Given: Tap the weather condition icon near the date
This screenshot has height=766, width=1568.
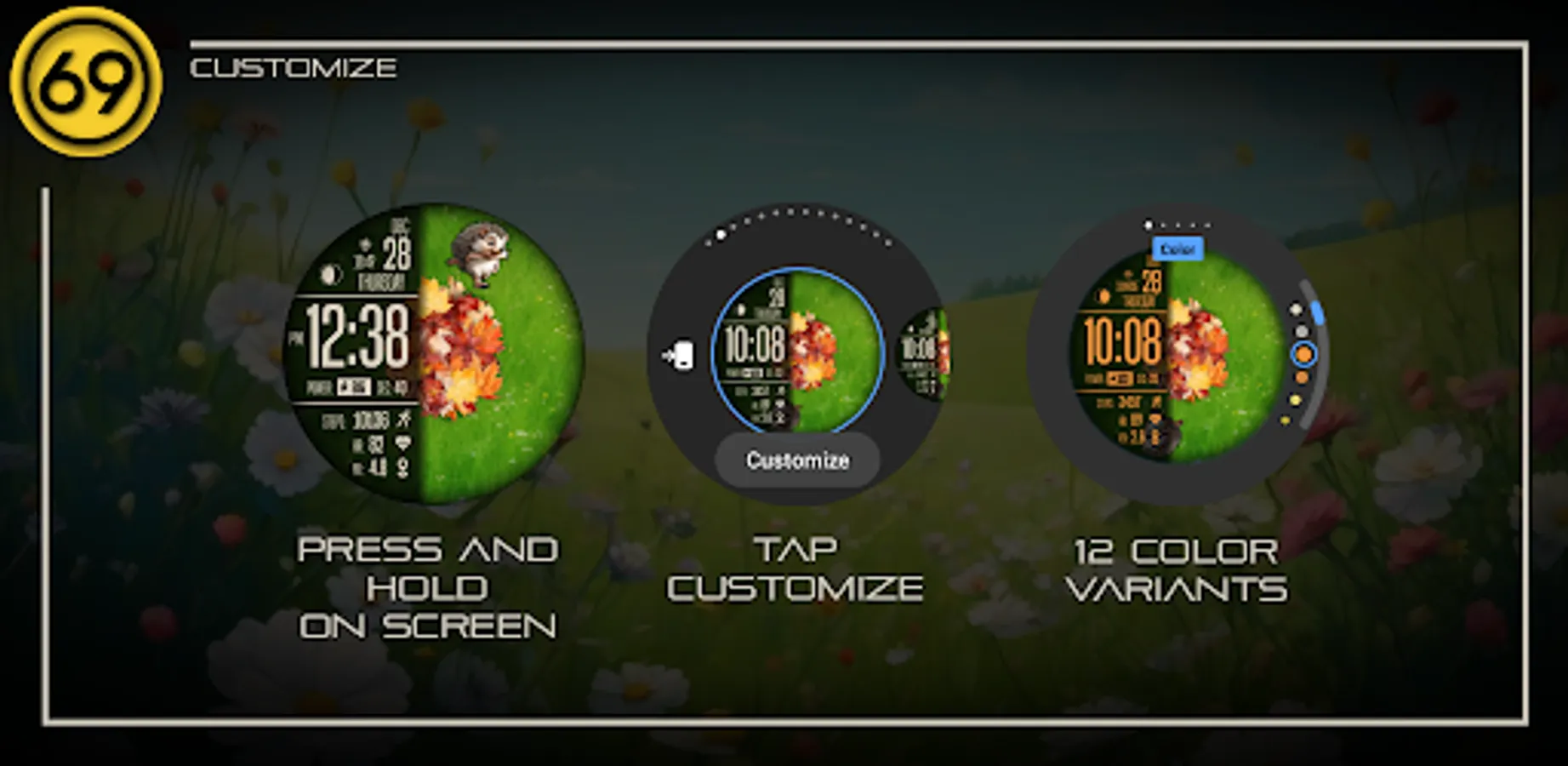Looking at the screenshot, I should pos(365,243).
